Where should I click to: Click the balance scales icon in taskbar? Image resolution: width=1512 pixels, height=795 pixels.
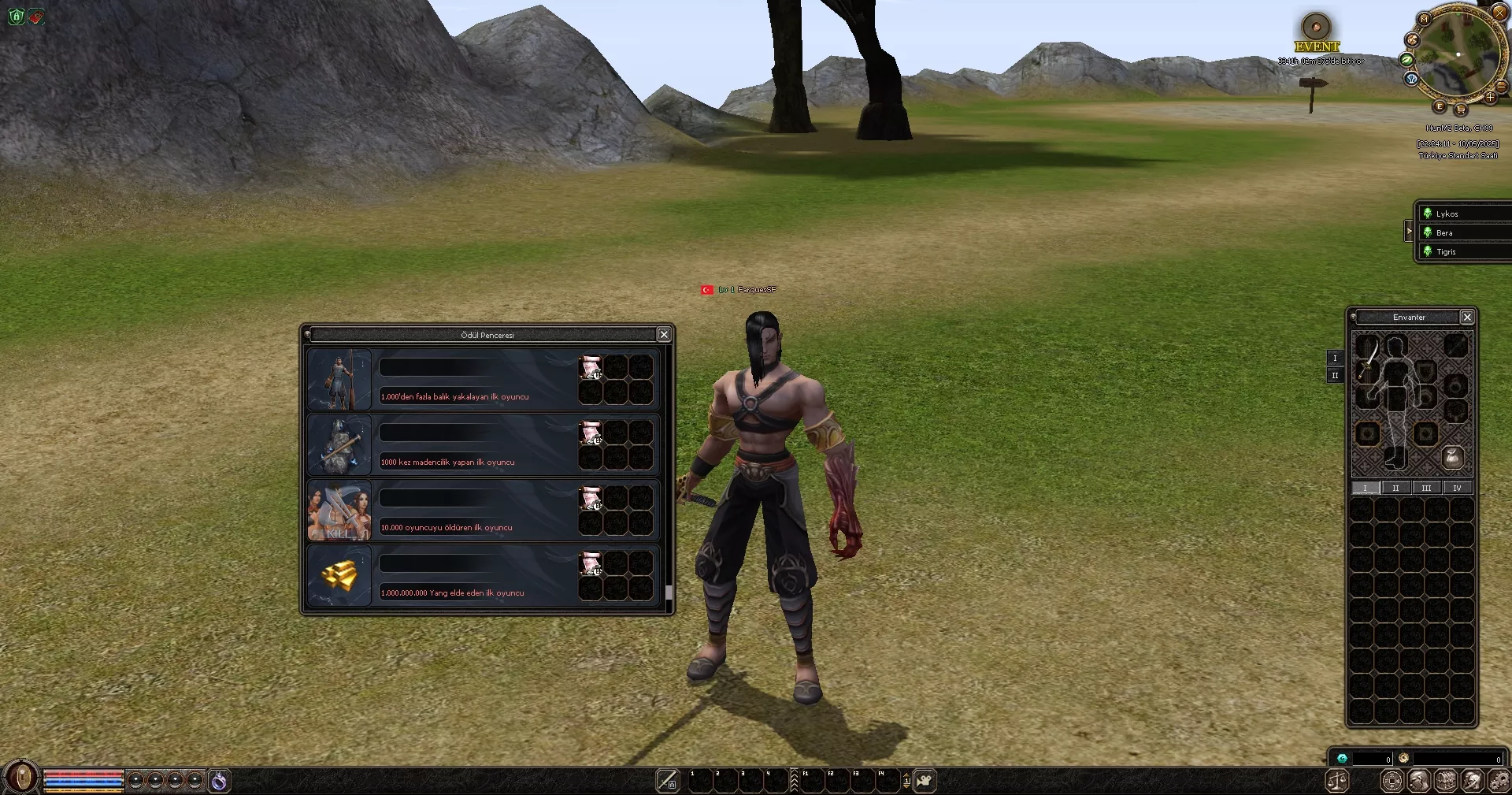(x=1337, y=781)
